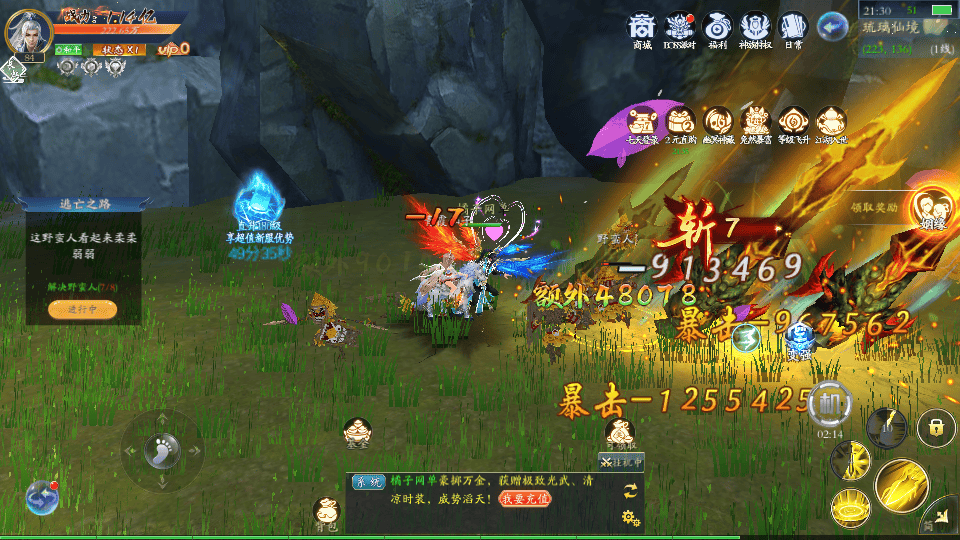
Task: Toggle the 挂机中 auto-battle button
Action: coord(621,462)
